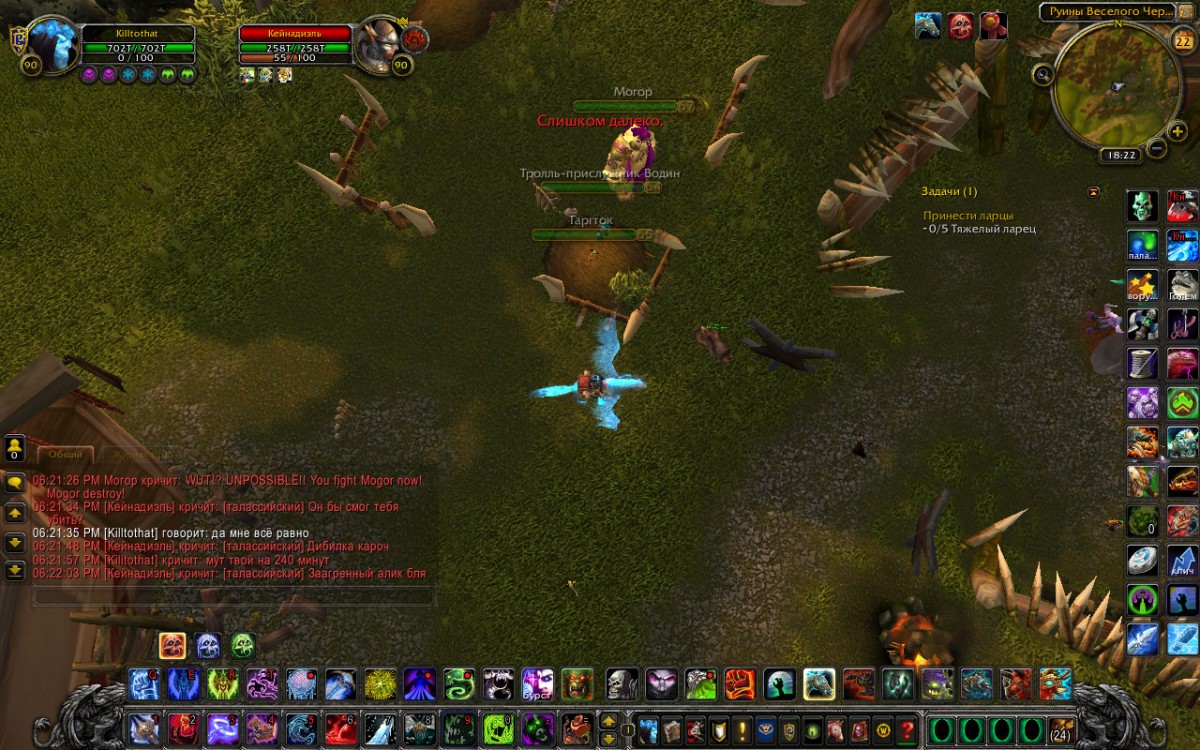Open the minimap tracking magnifier button

[1043, 73]
